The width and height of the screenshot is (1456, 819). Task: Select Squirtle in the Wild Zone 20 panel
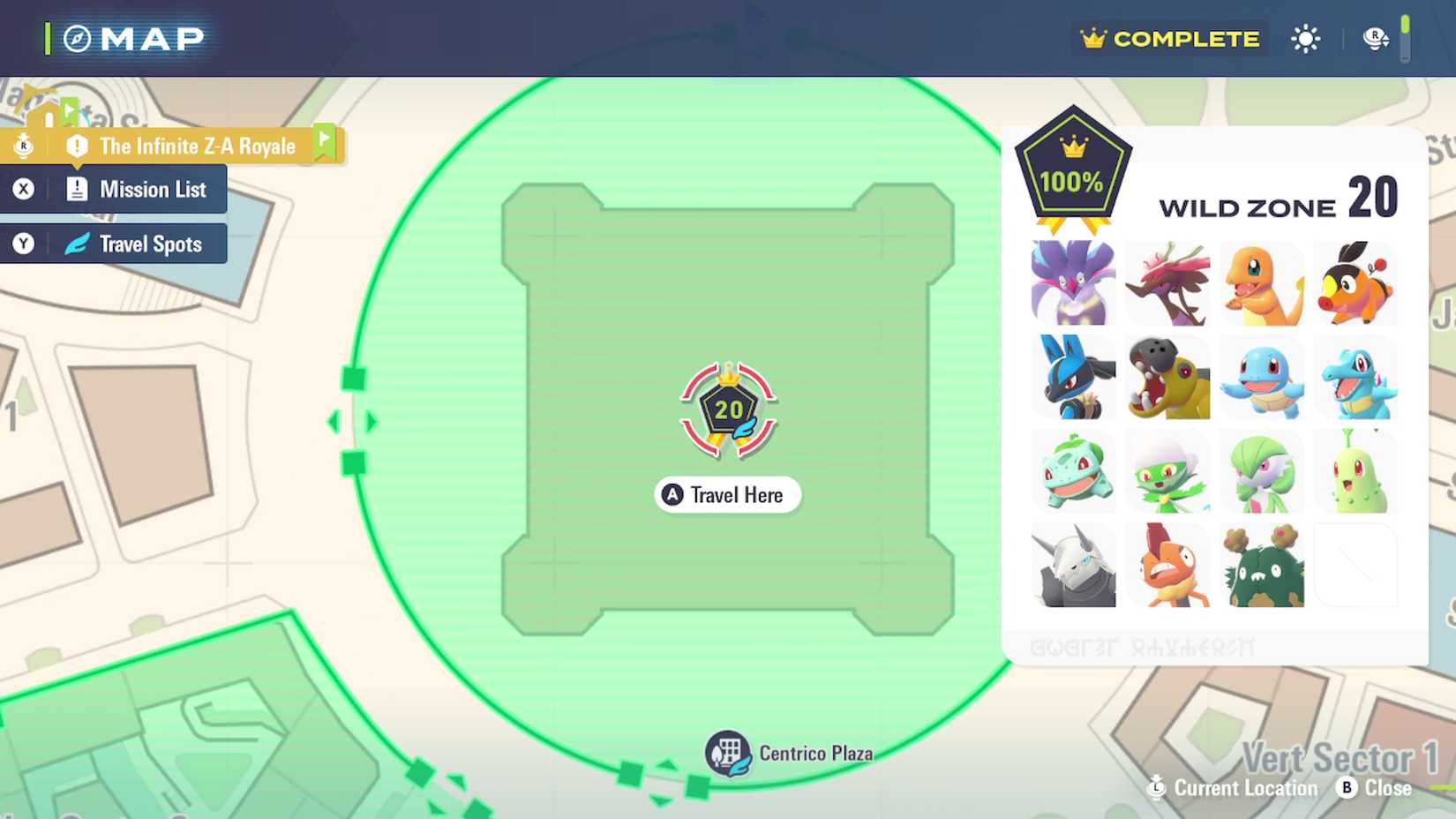1263,378
